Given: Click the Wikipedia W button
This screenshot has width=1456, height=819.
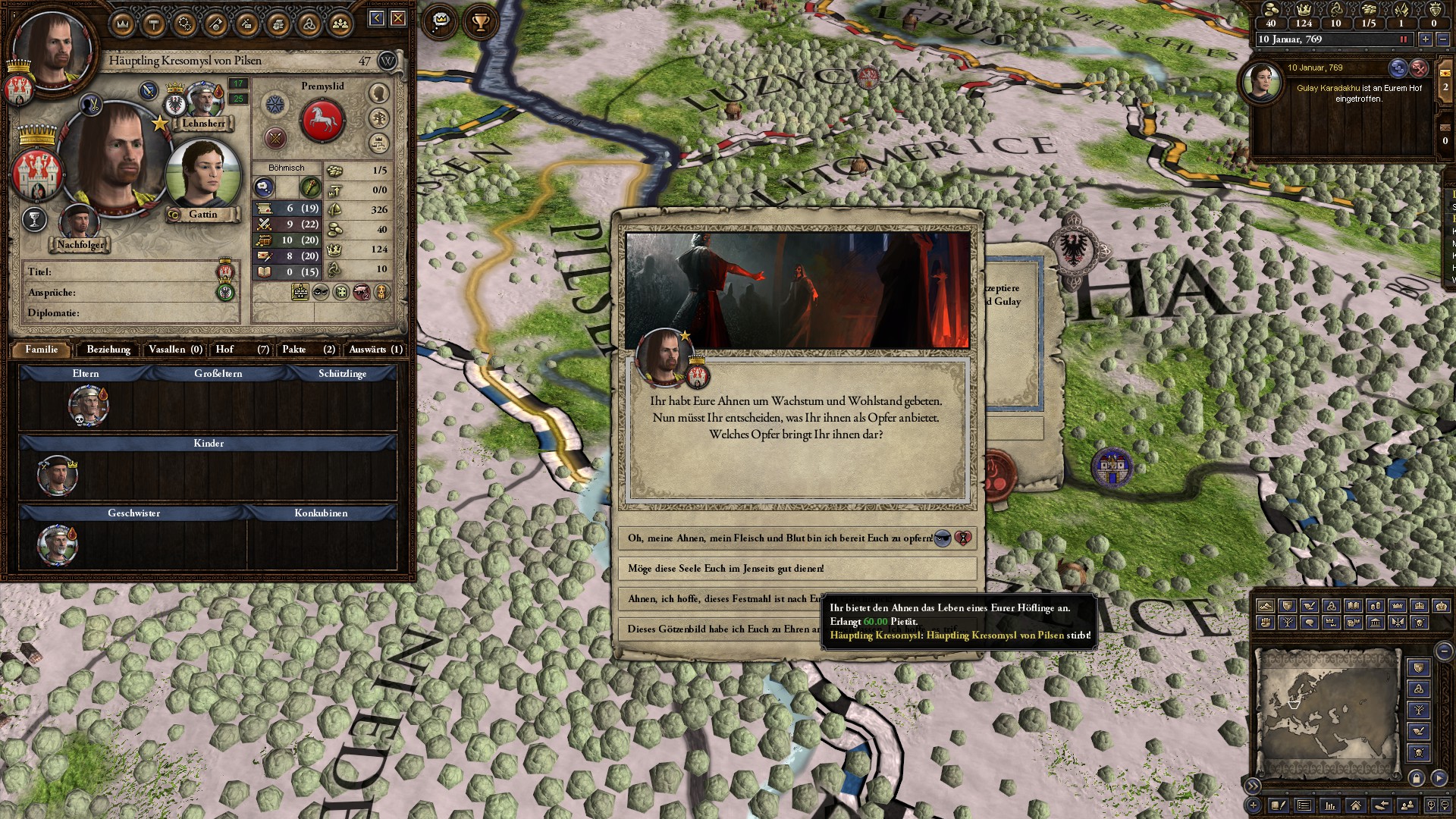Looking at the screenshot, I should (x=388, y=61).
